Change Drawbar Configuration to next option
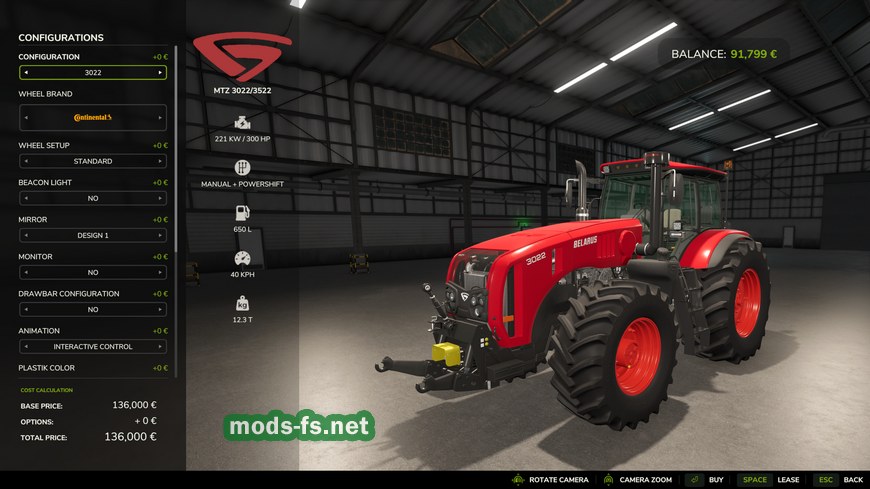This screenshot has height=489, width=870. pos(159,309)
